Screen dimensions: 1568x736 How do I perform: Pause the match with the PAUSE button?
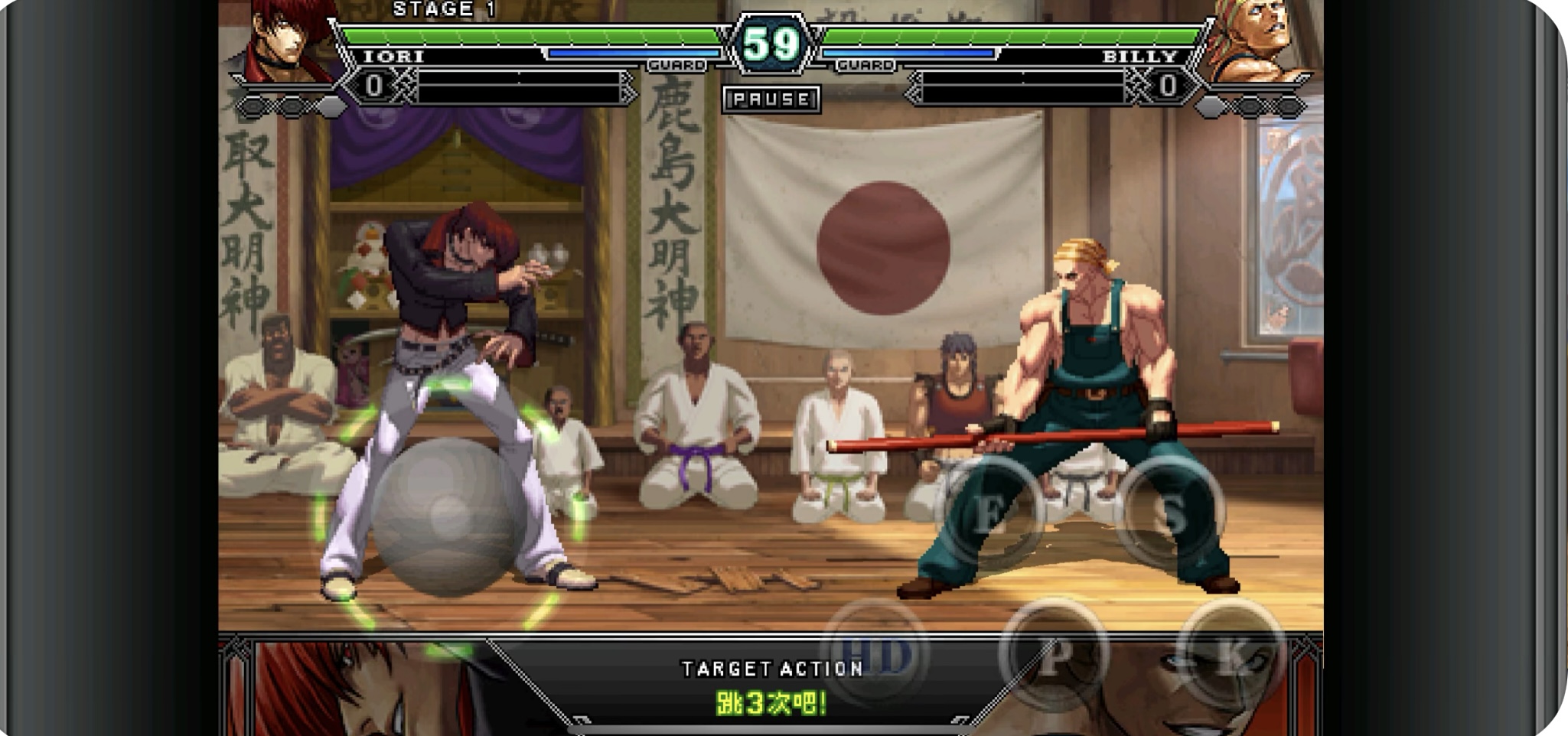pos(771,99)
